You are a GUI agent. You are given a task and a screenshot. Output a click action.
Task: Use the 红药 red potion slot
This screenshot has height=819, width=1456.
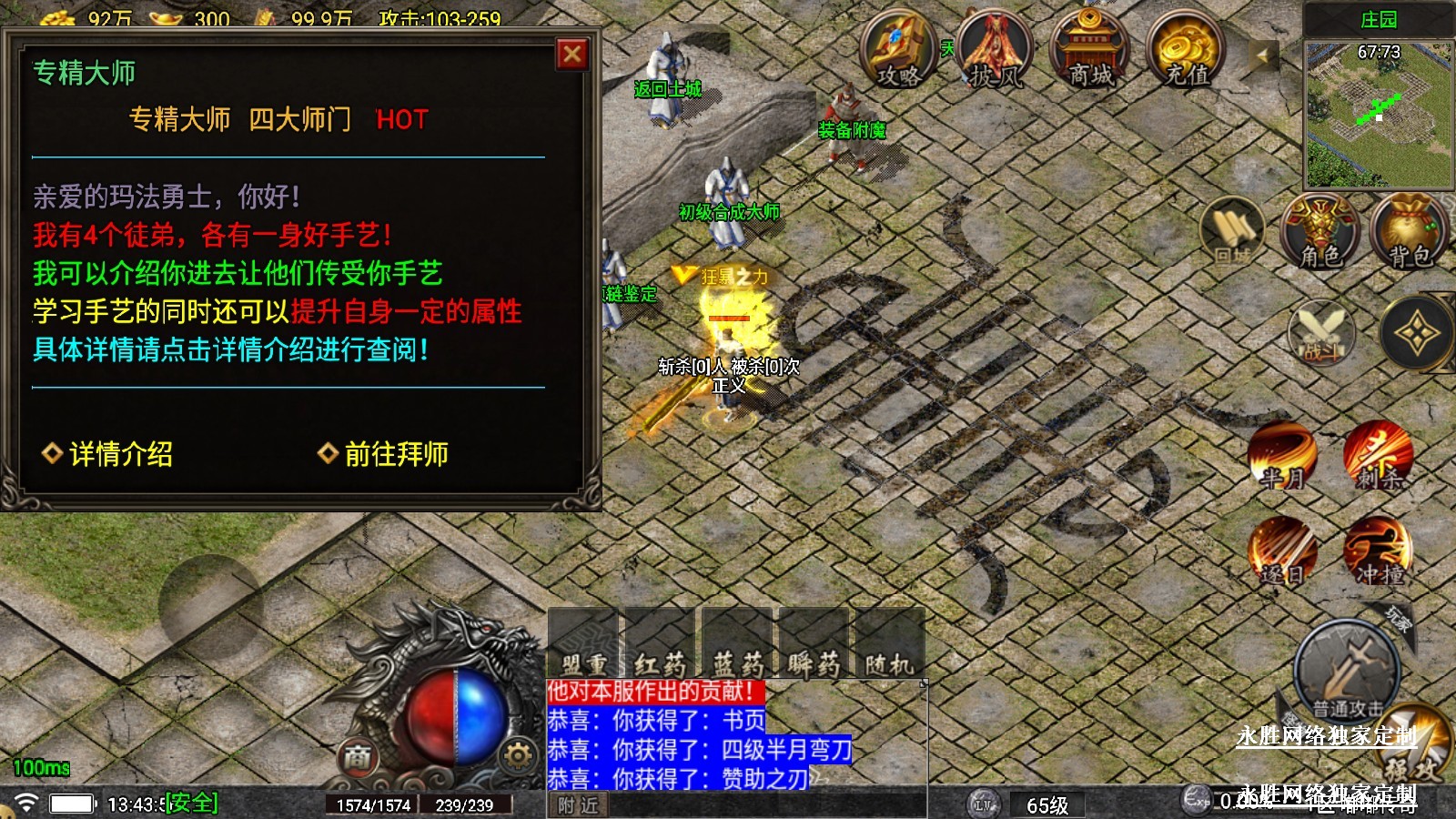tap(661, 646)
